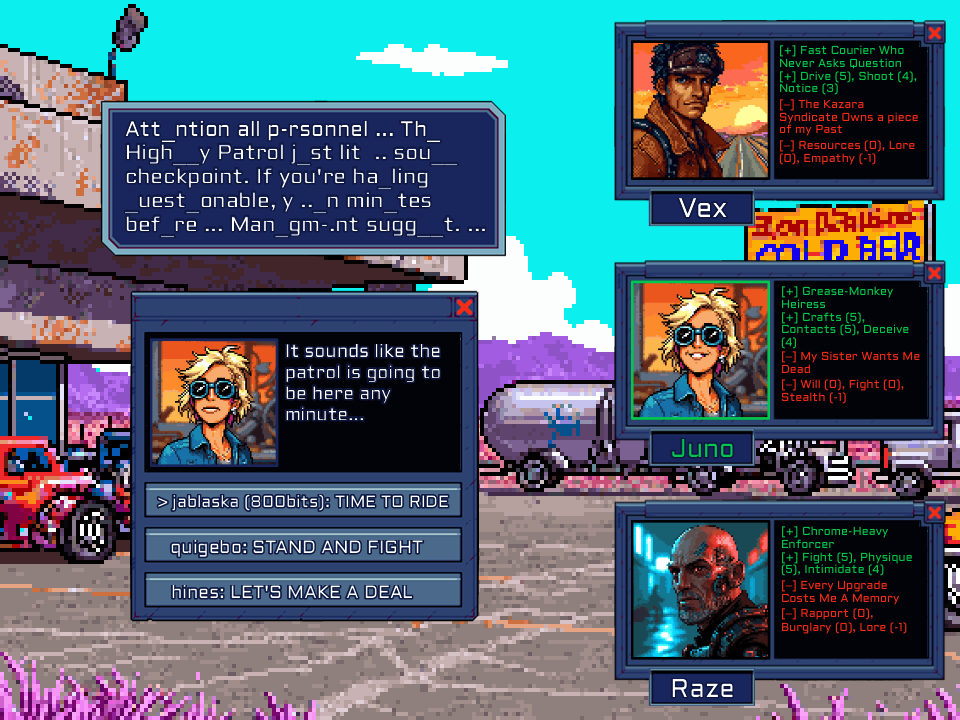Select the Vex name label

702,208
